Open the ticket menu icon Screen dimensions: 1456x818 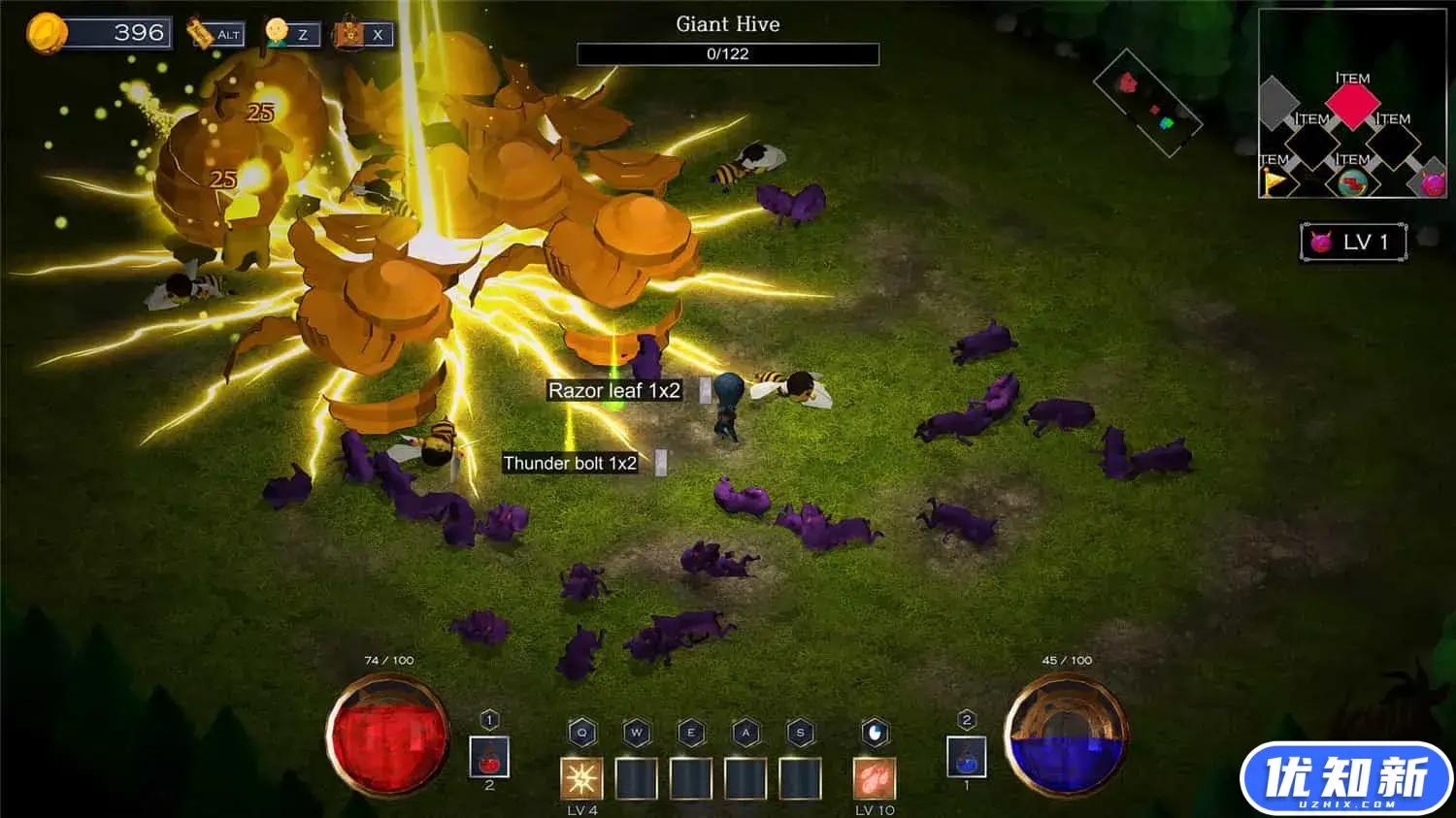[x=201, y=33]
